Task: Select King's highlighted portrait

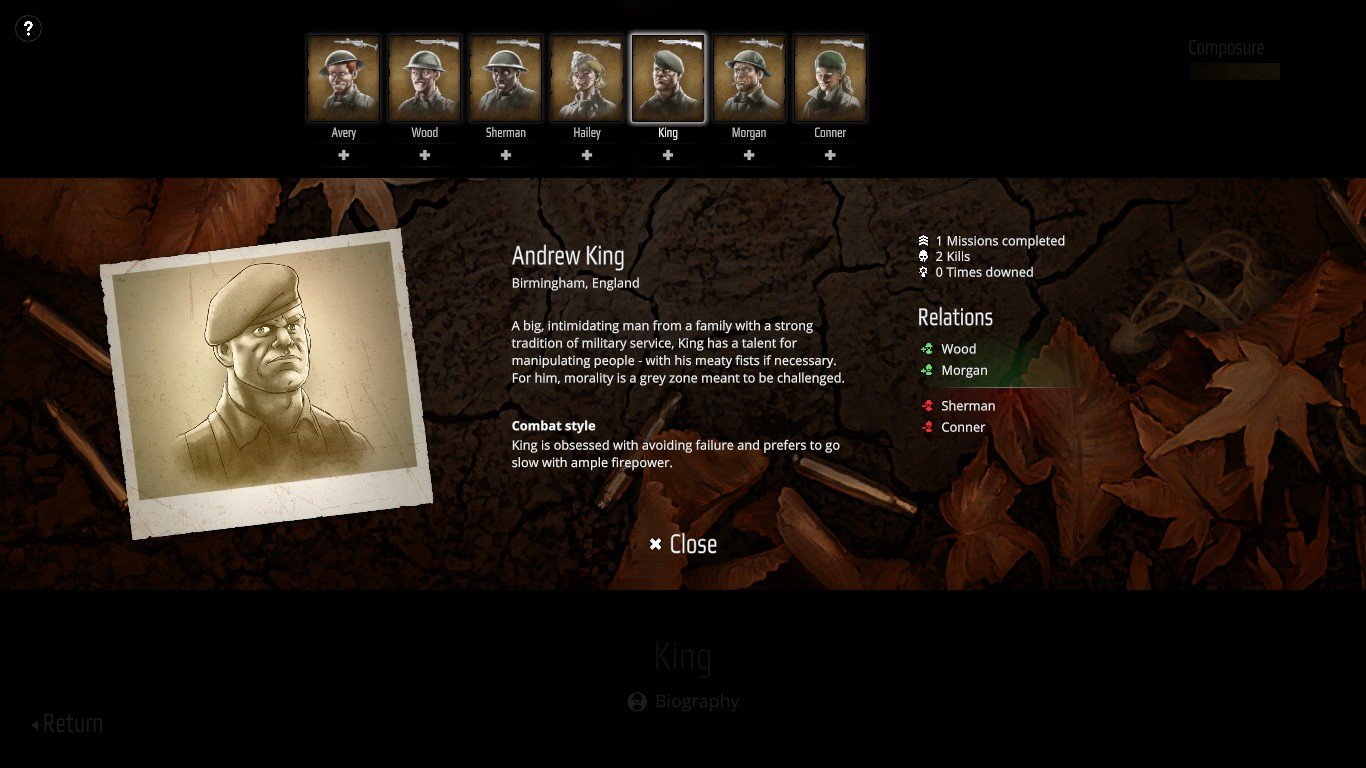Action: [x=668, y=79]
